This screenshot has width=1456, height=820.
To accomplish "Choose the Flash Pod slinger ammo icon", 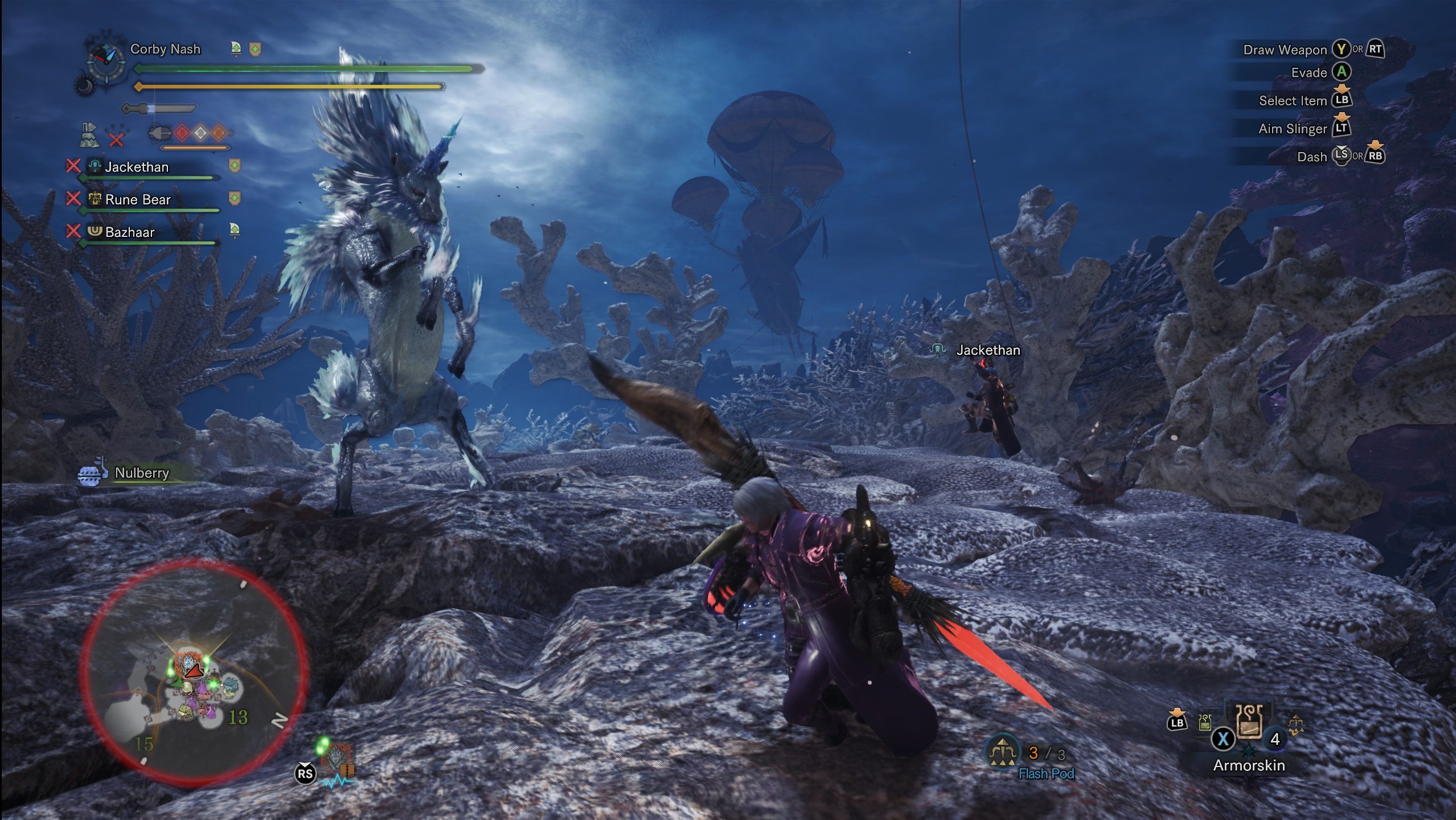I will (x=1003, y=753).
